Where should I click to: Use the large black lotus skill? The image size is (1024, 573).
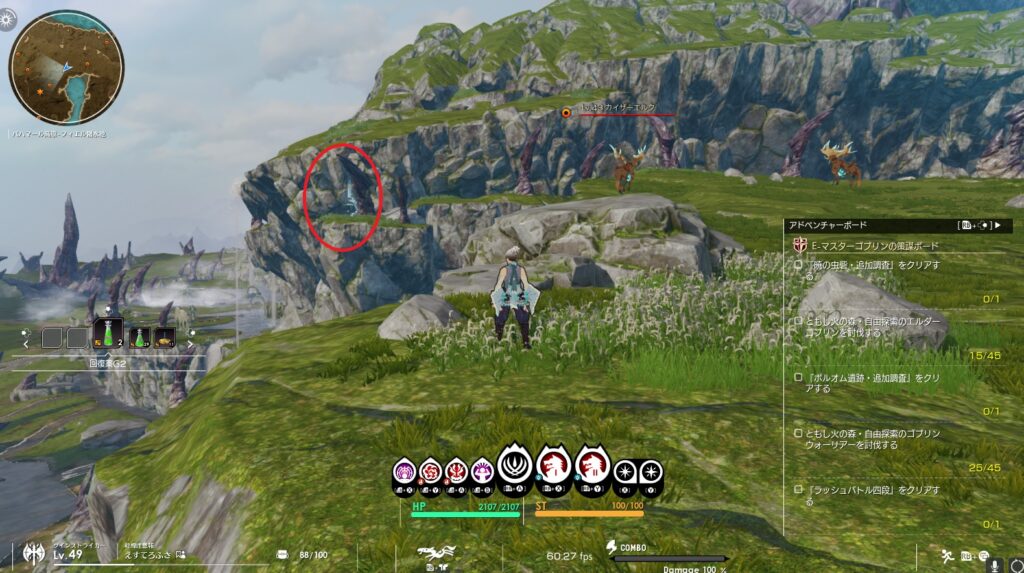tap(514, 466)
